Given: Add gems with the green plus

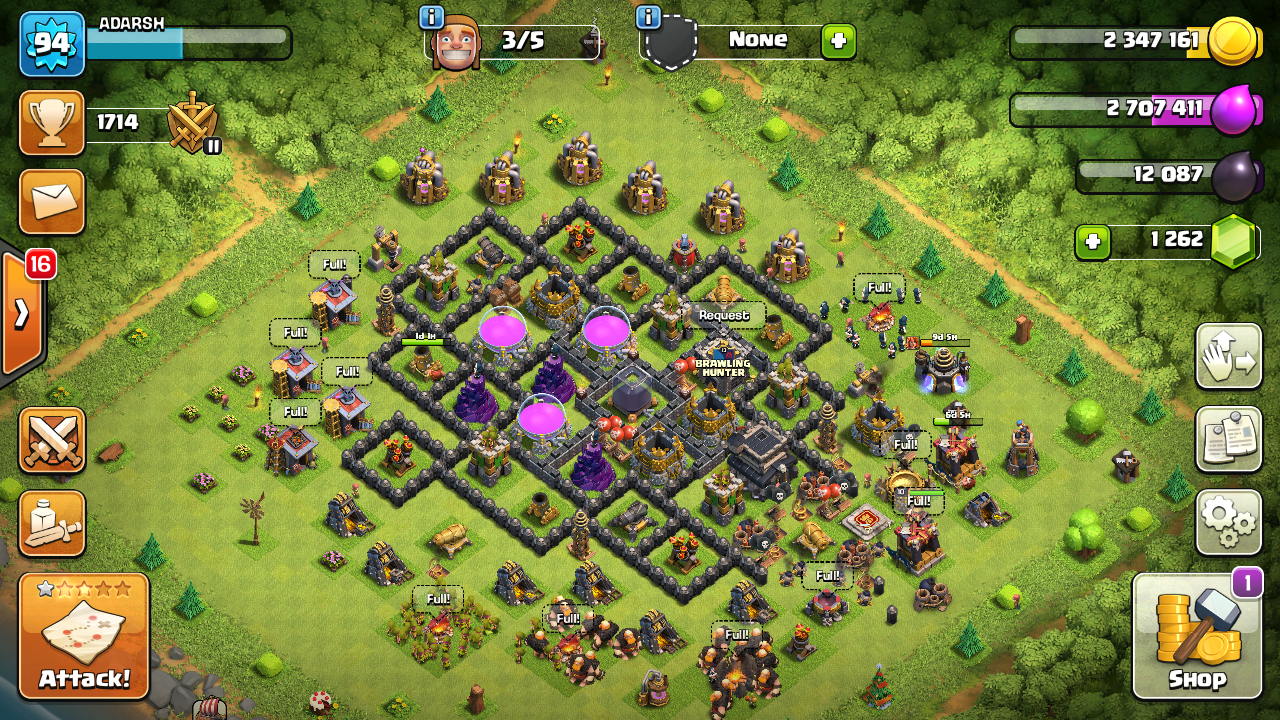Looking at the screenshot, I should coord(1093,242).
